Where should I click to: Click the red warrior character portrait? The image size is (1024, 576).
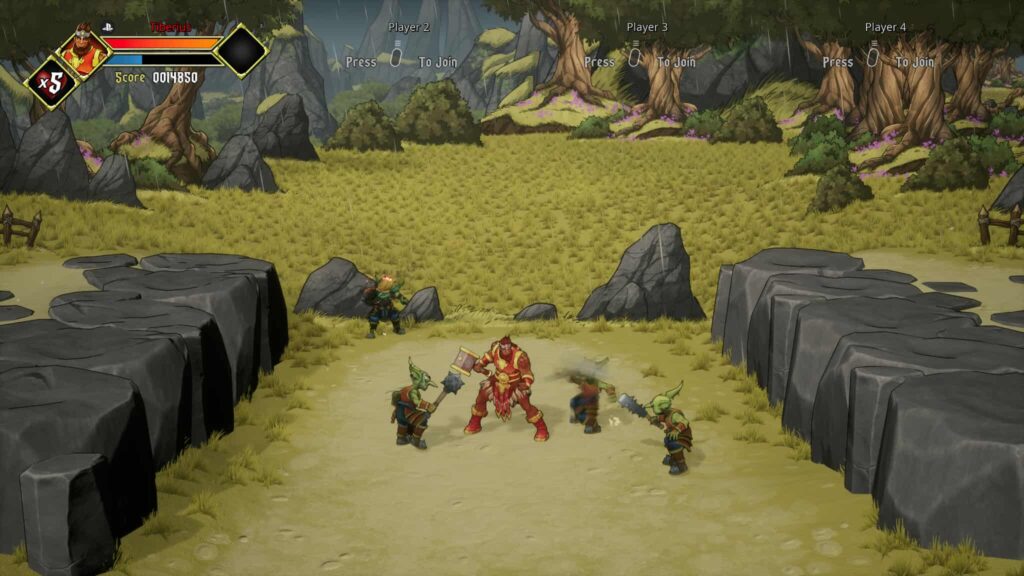(x=82, y=50)
